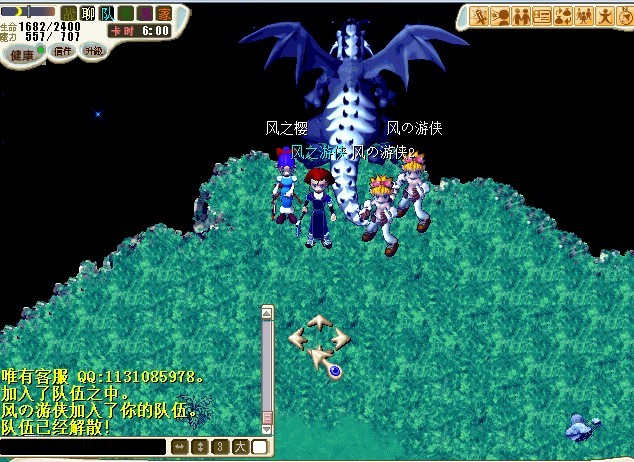
Task: Open the handshake two-people icon
Action: (521, 16)
